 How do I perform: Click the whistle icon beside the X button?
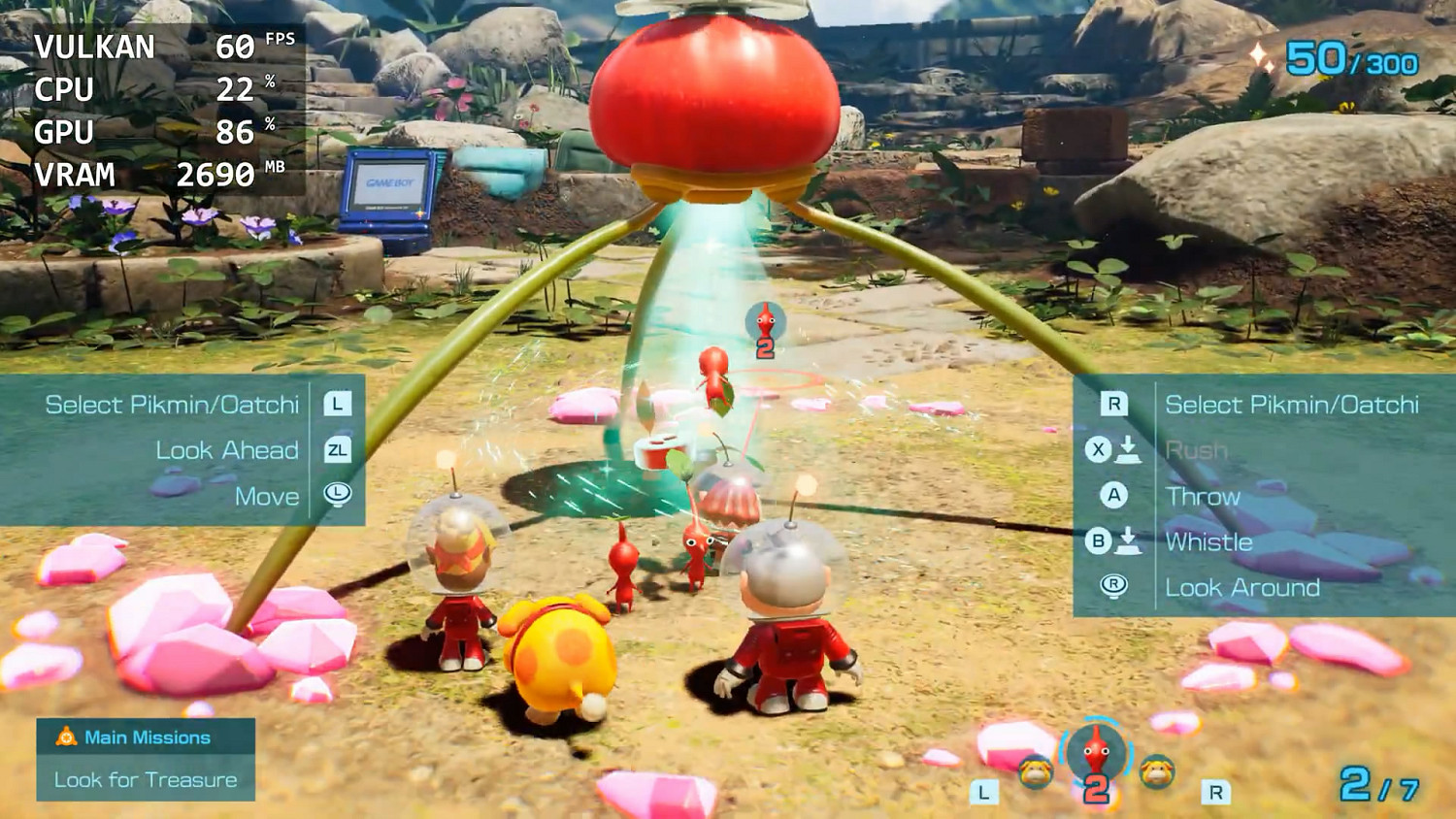click(x=1131, y=449)
